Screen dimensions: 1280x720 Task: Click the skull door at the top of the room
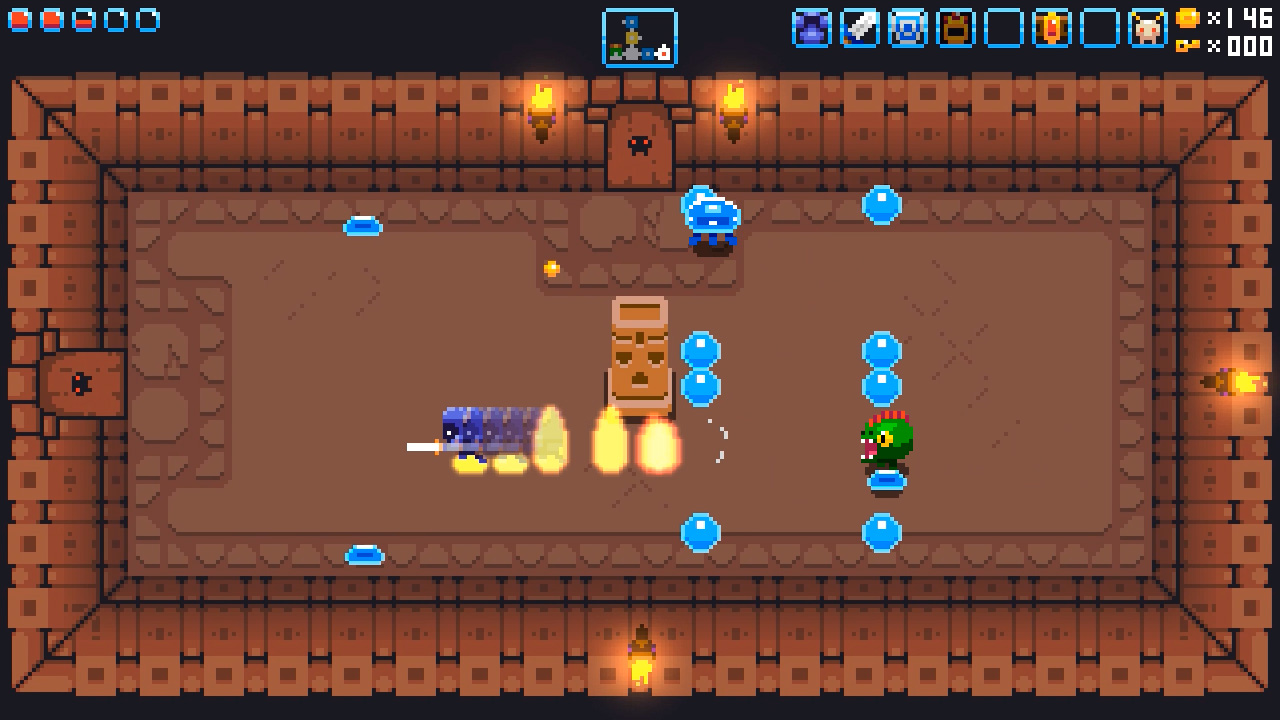click(638, 144)
